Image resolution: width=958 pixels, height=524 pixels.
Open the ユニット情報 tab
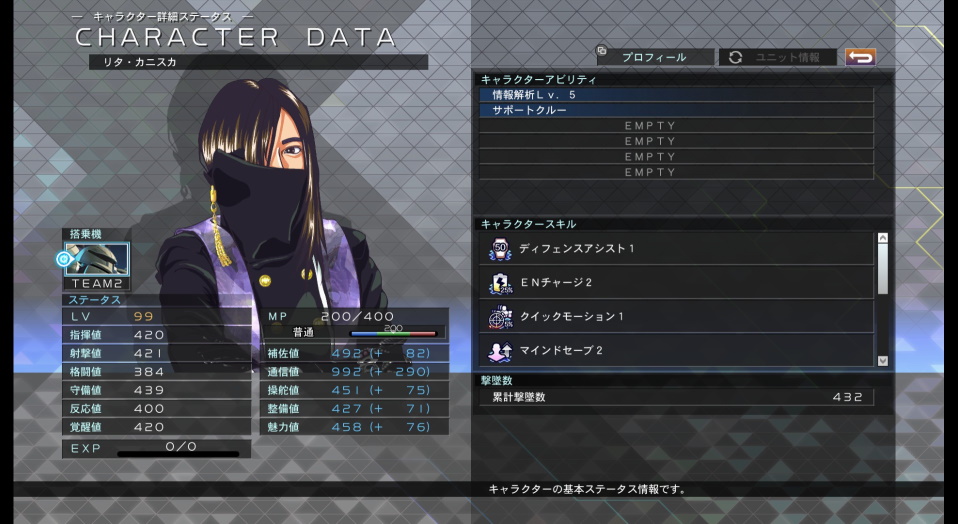point(778,57)
